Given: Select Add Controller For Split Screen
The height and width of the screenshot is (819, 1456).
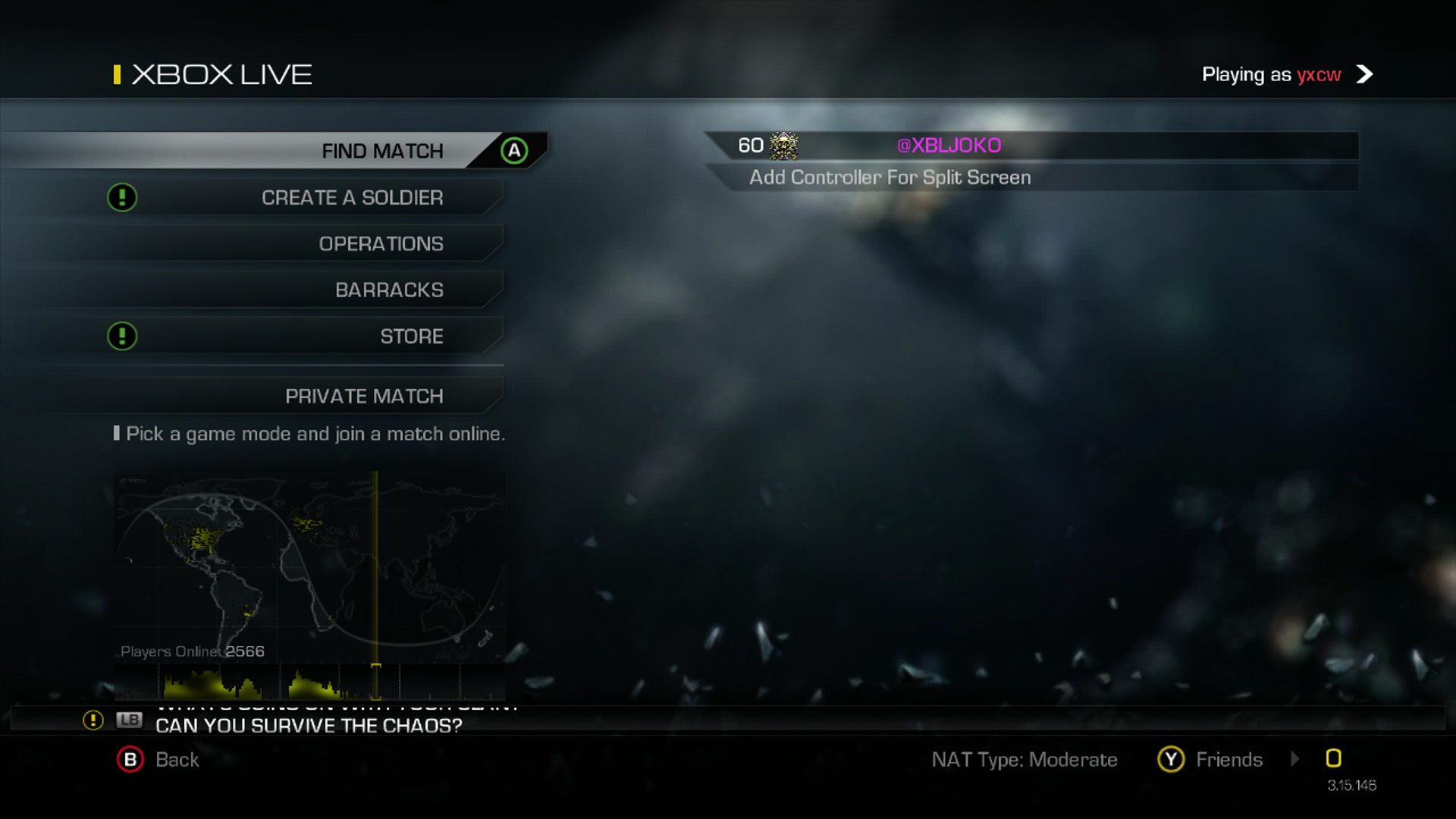Looking at the screenshot, I should [890, 177].
